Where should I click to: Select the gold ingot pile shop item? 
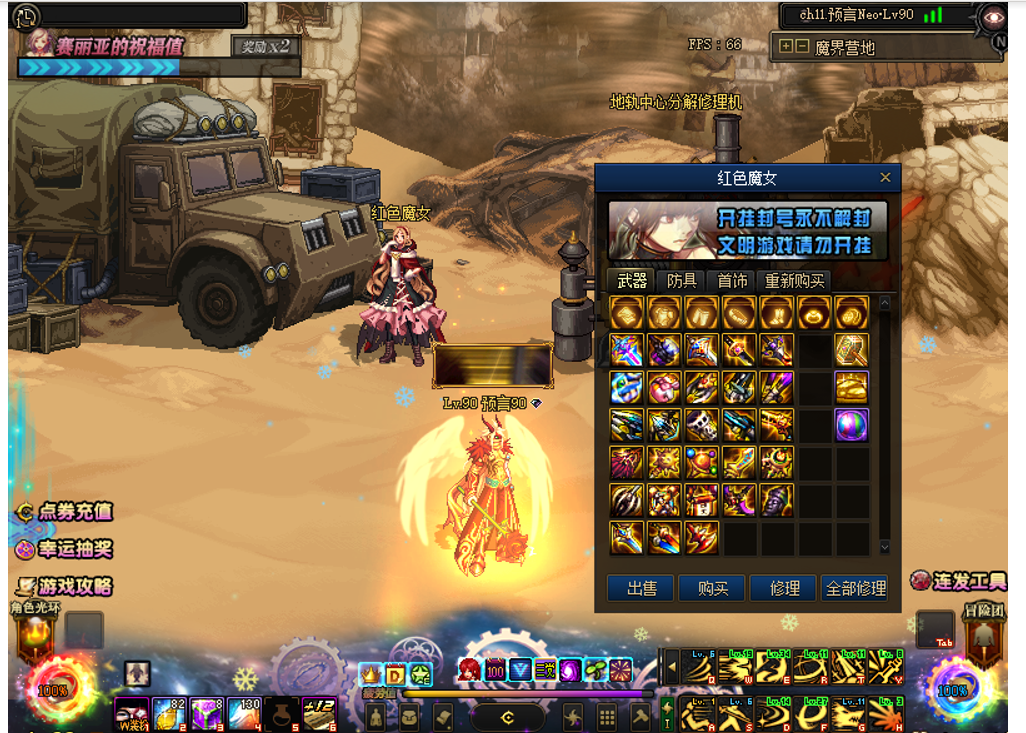[851, 387]
